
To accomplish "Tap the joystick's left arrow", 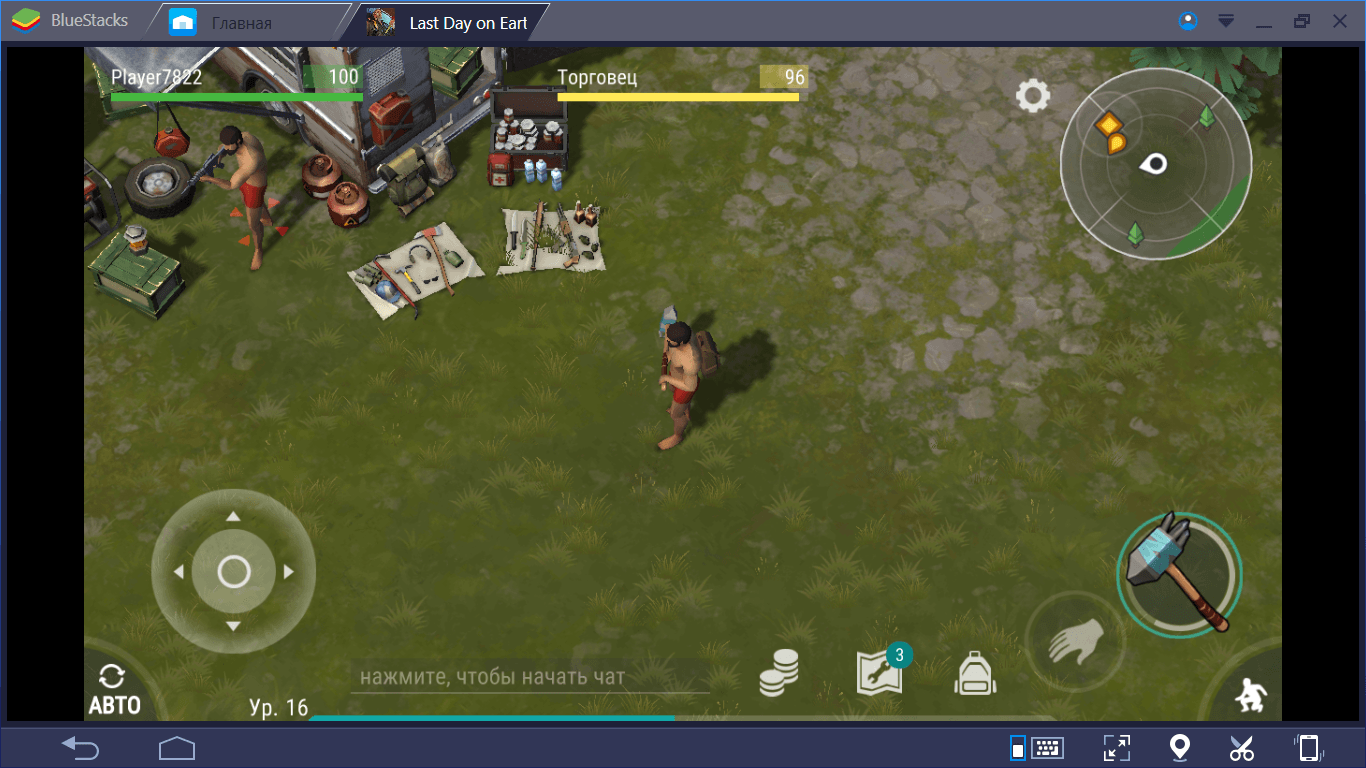I will pyautogui.click(x=178, y=572).
